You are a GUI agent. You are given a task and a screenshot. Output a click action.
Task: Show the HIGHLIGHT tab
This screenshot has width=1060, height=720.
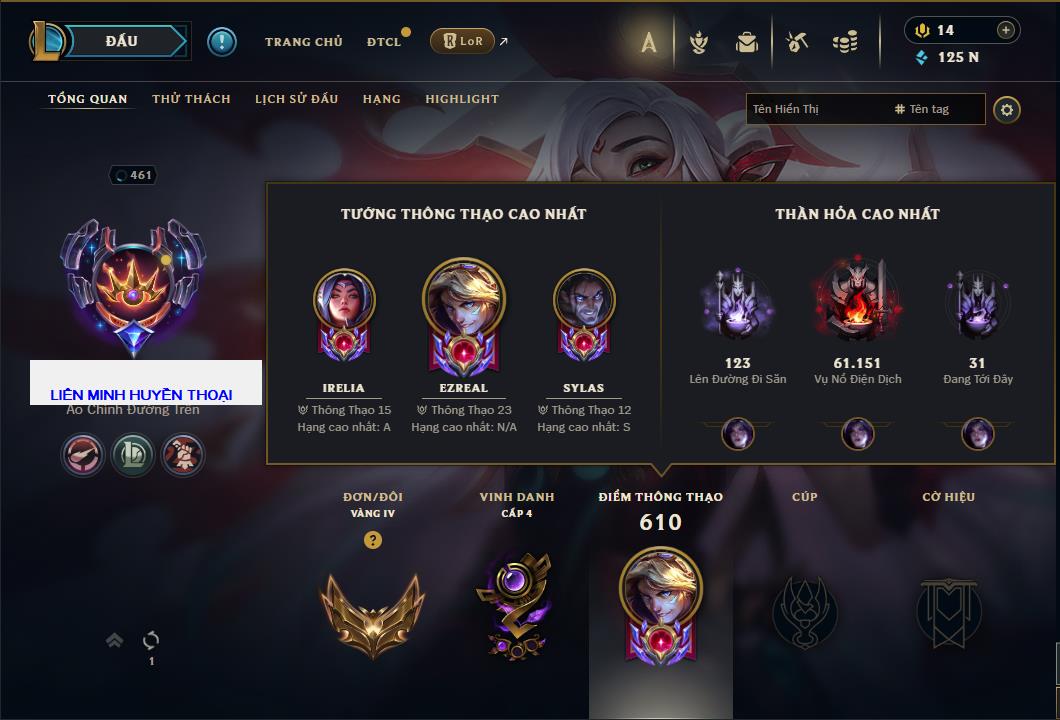462,99
